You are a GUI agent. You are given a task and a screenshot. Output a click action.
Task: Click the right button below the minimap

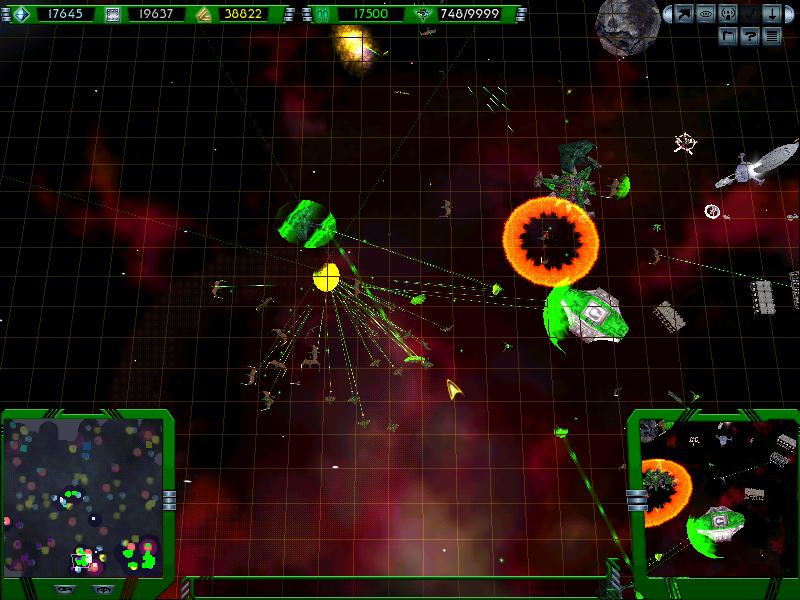click(103, 589)
